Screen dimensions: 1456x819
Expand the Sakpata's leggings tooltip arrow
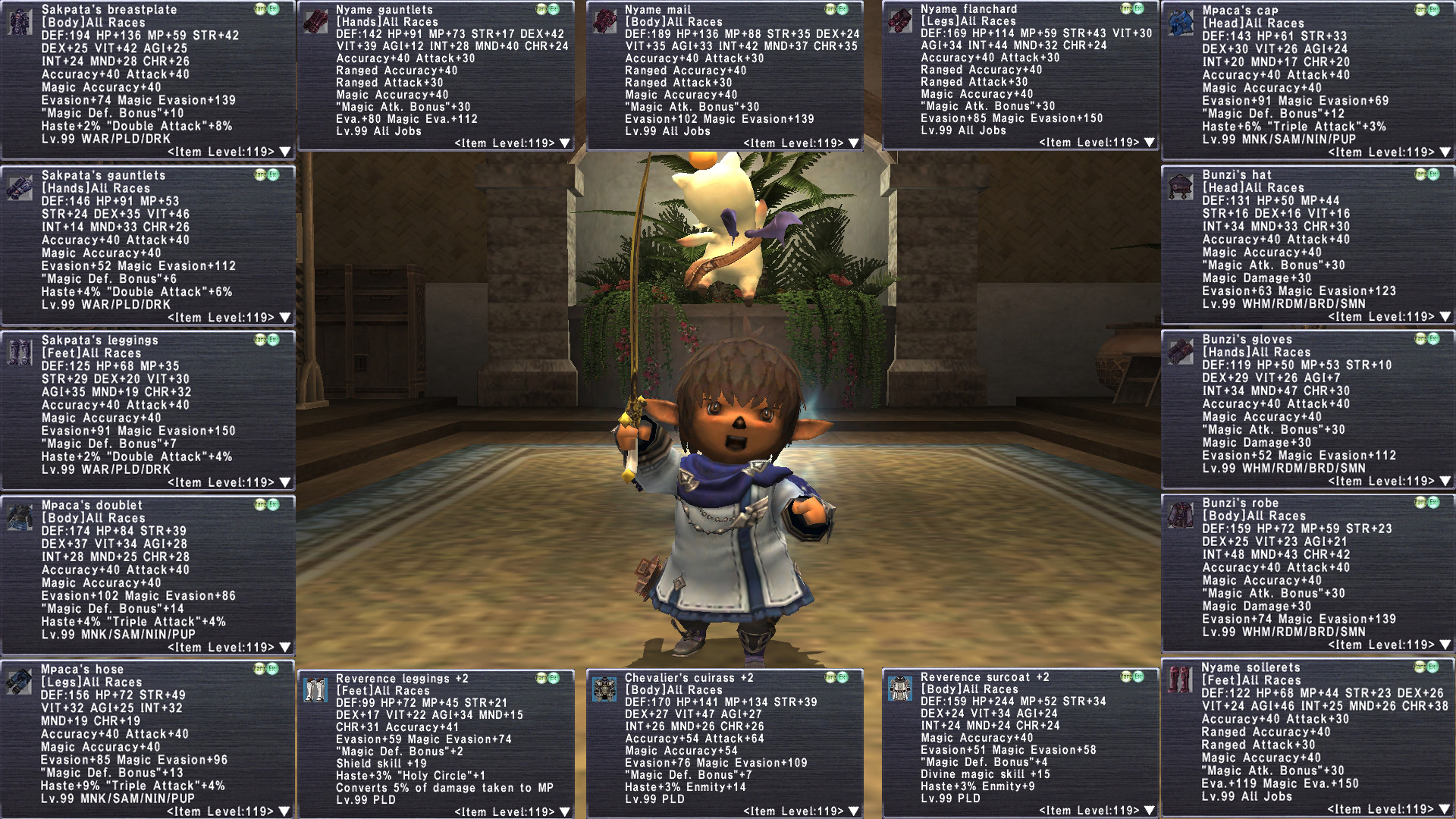click(285, 482)
